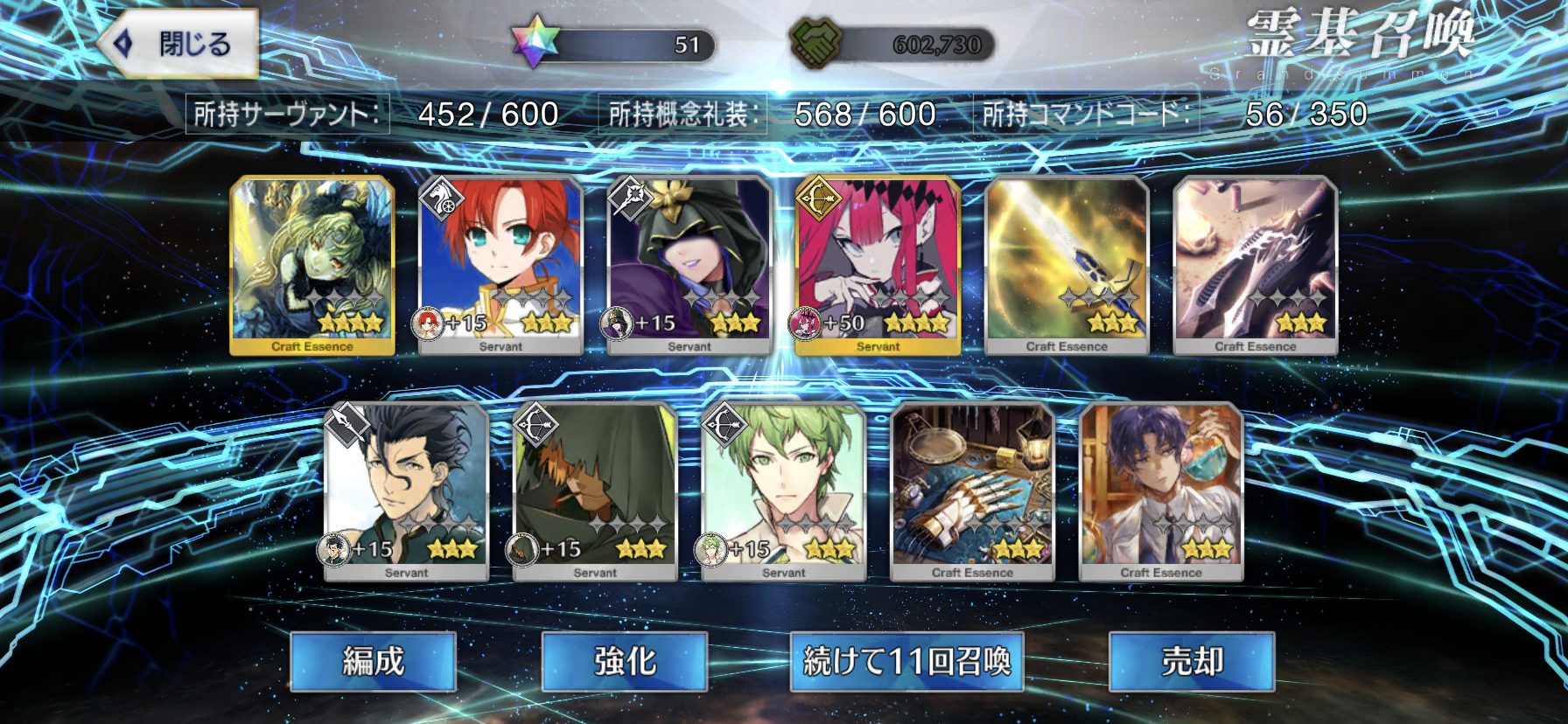1568x724 pixels.
Task: Select the gold 4-star green-haired Craft Essence card
Action: 312,265
